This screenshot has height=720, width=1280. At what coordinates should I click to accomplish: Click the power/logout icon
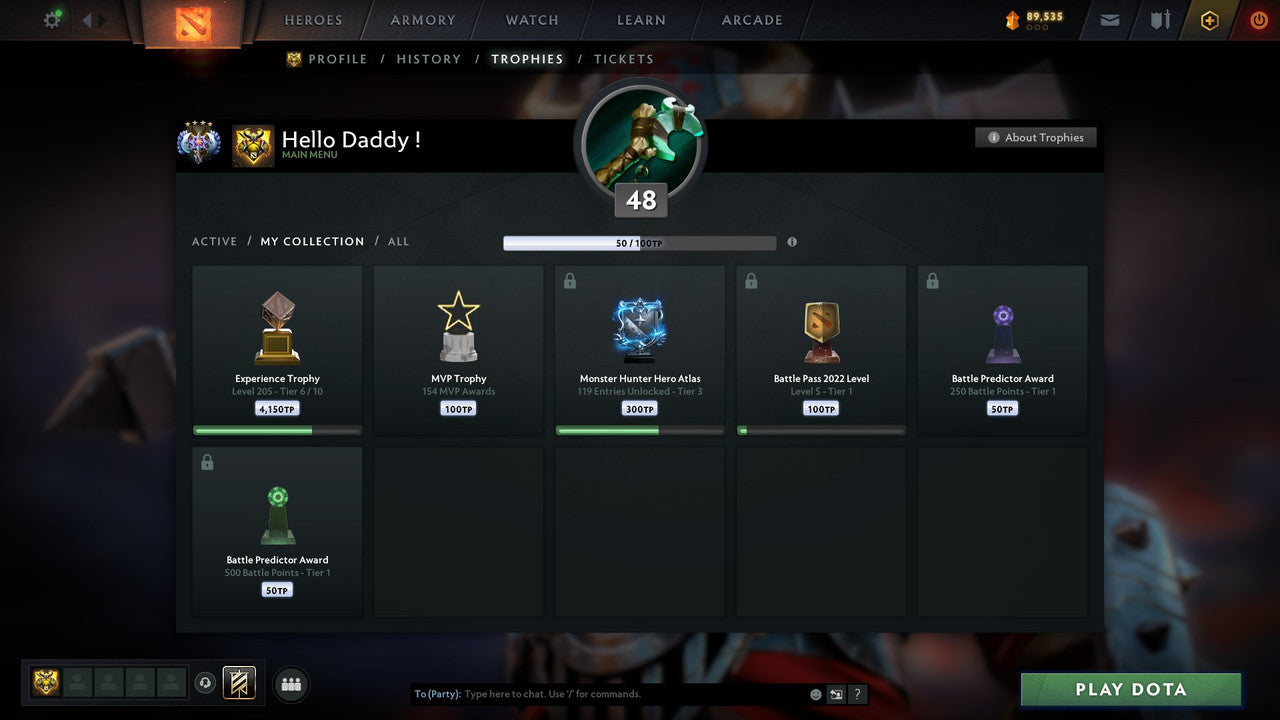click(1258, 19)
